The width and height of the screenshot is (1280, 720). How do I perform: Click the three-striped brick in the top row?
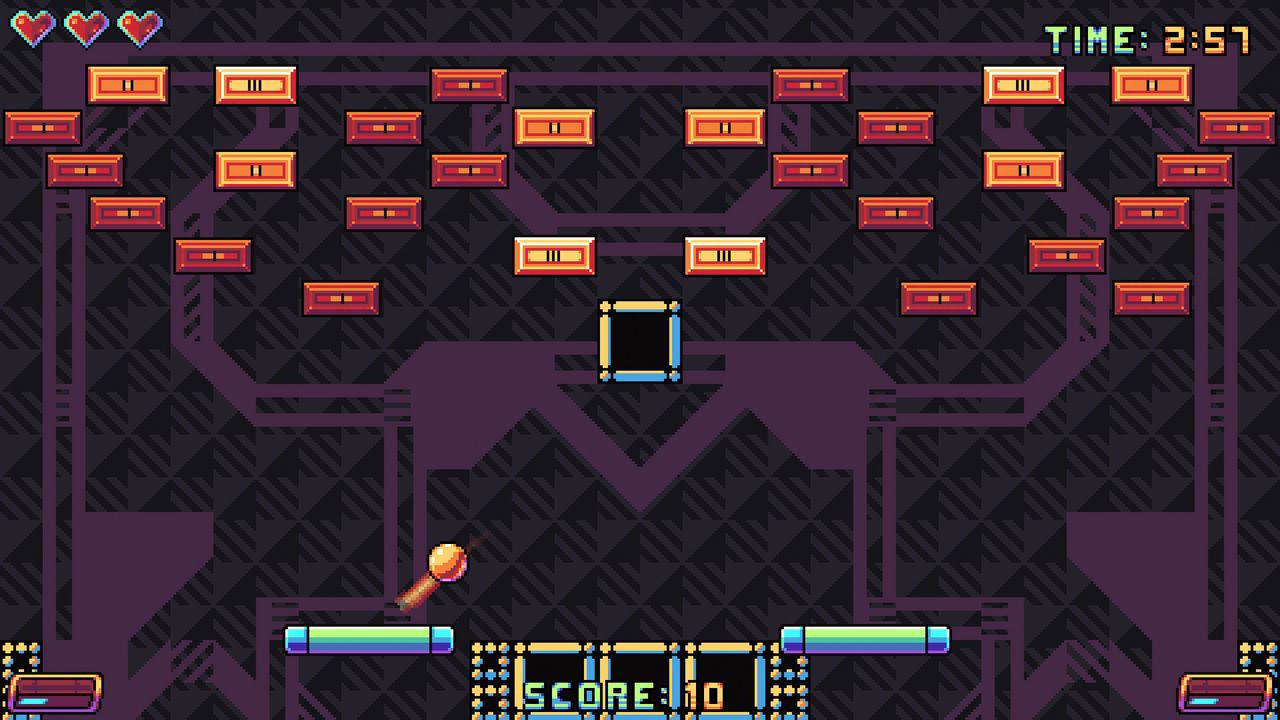(x=257, y=85)
